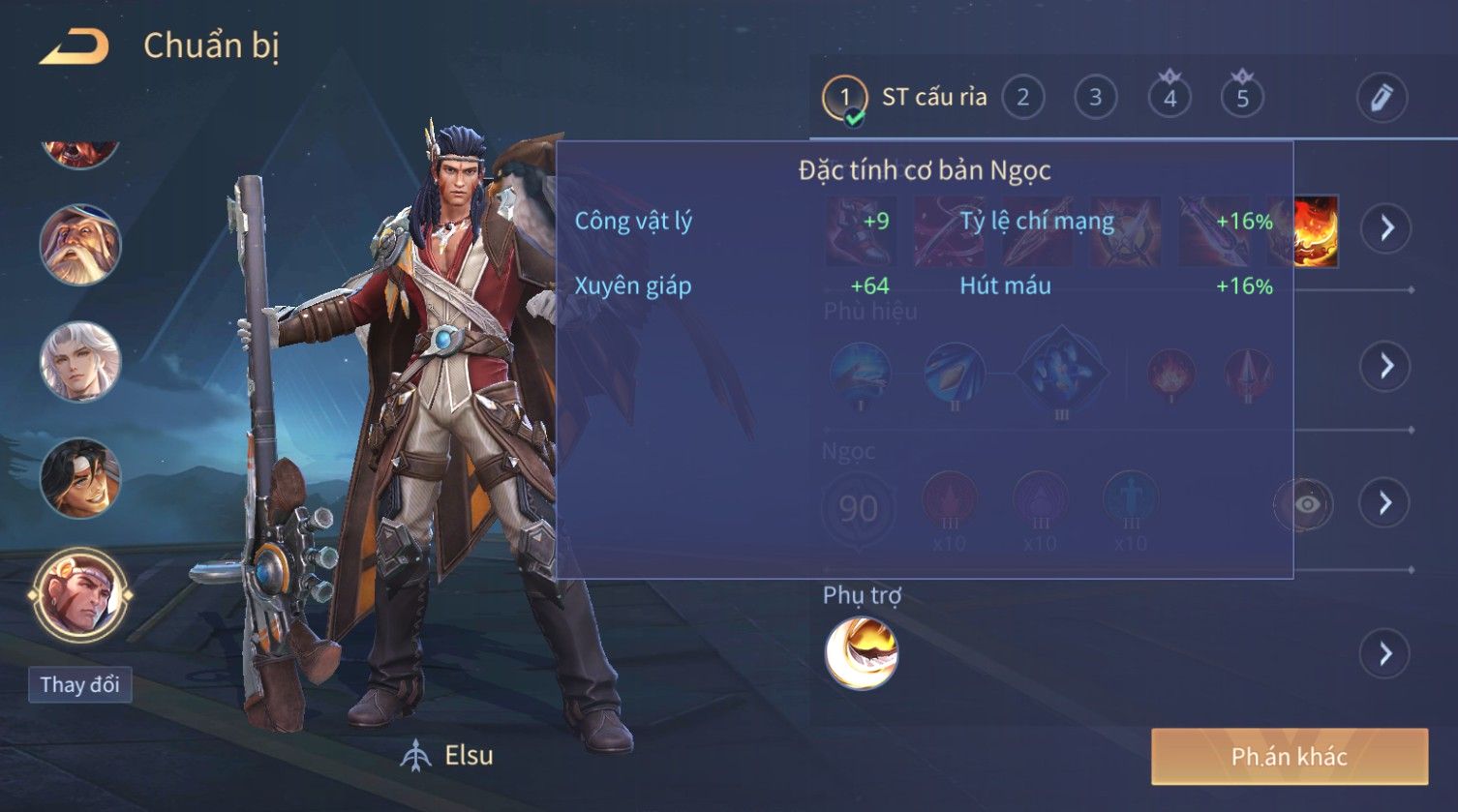Image resolution: width=1458 pixels, height=812 pixels.
Task: Toggle the Ngọc stats eye icon
Action: (x=1306, y=504)
